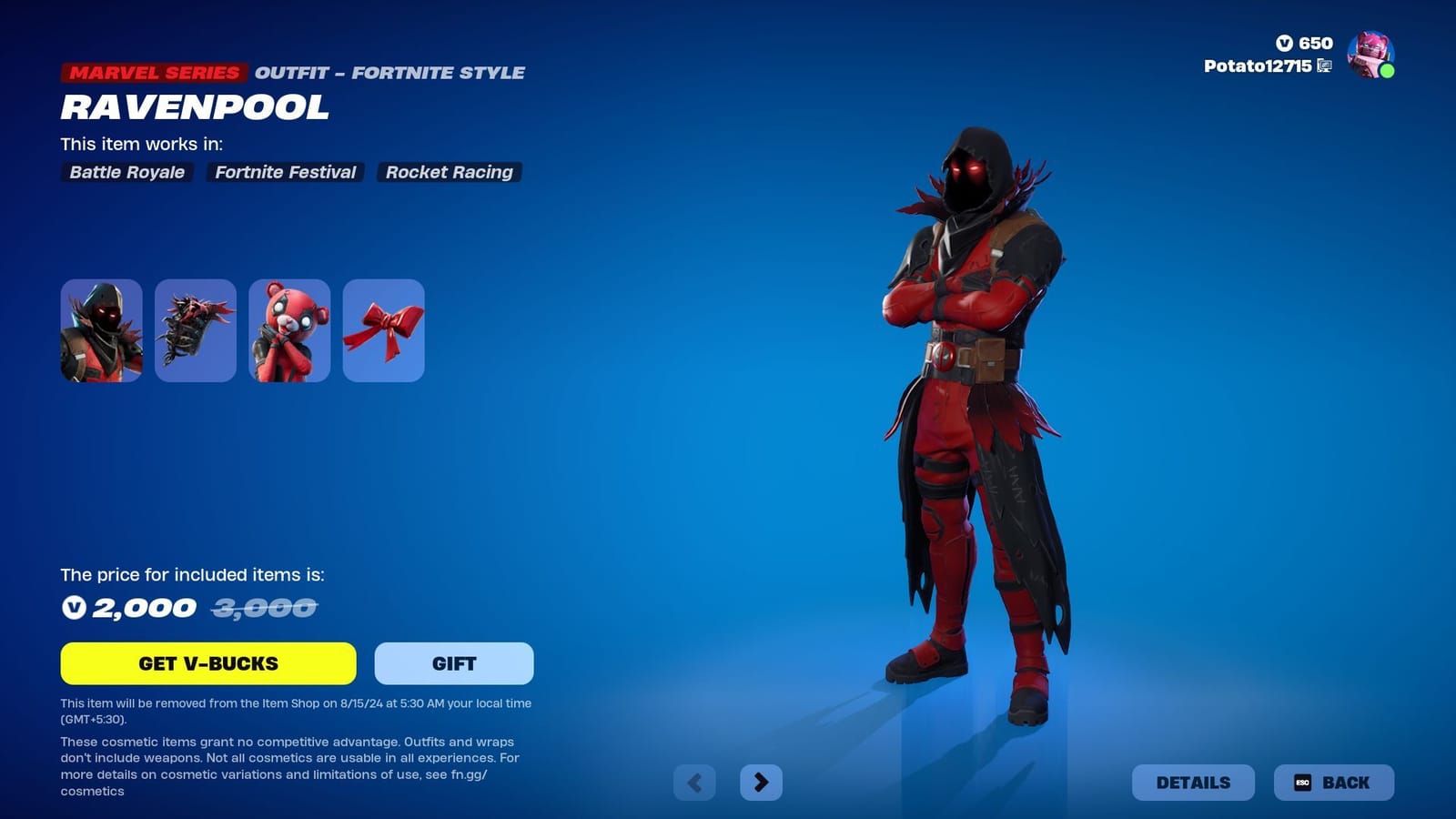Open the feathered back bling item preview
Screen dimensions: 1456x819
[x=196, y=330]
